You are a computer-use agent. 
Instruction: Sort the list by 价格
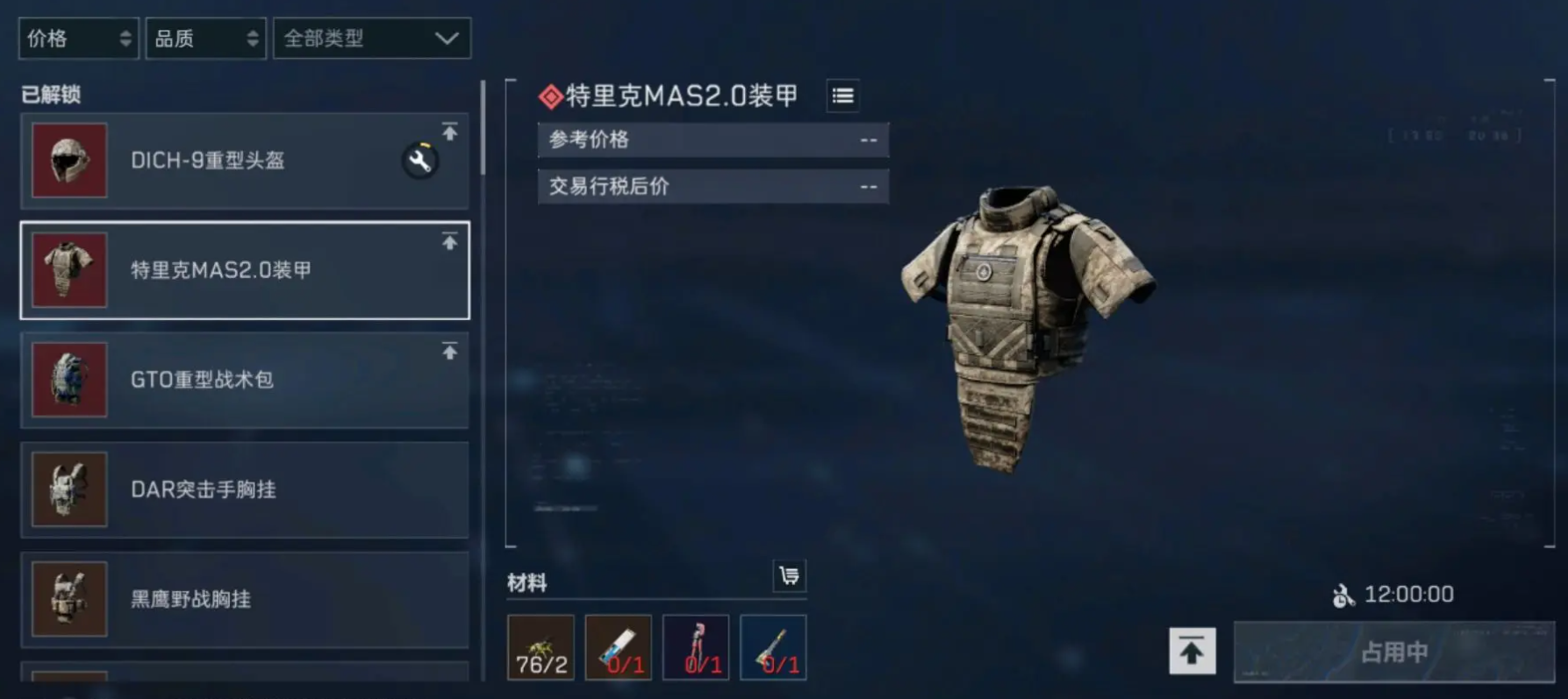78,39
